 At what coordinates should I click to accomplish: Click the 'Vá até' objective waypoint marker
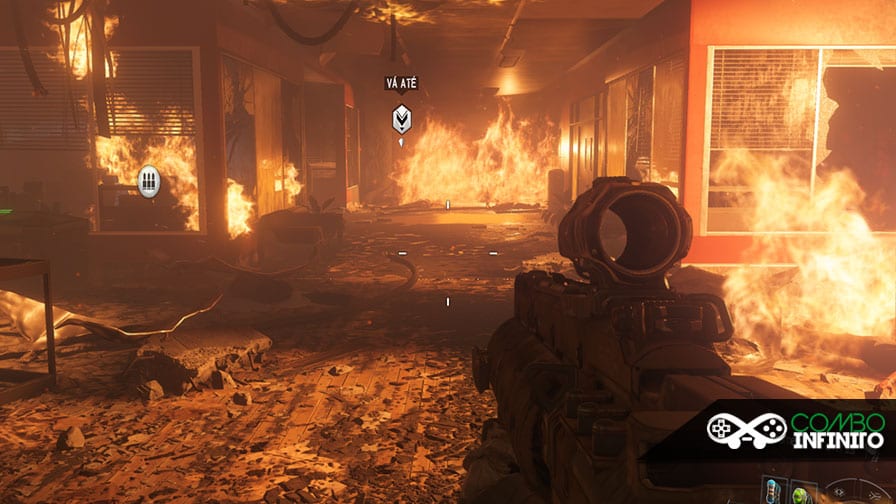coord(400,119)
